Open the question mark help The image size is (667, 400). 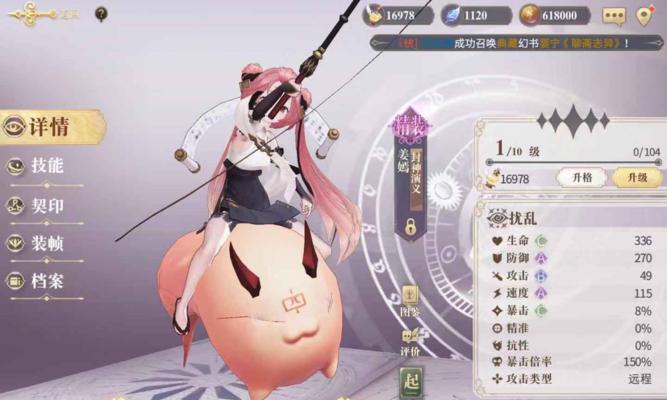point(101,14)
